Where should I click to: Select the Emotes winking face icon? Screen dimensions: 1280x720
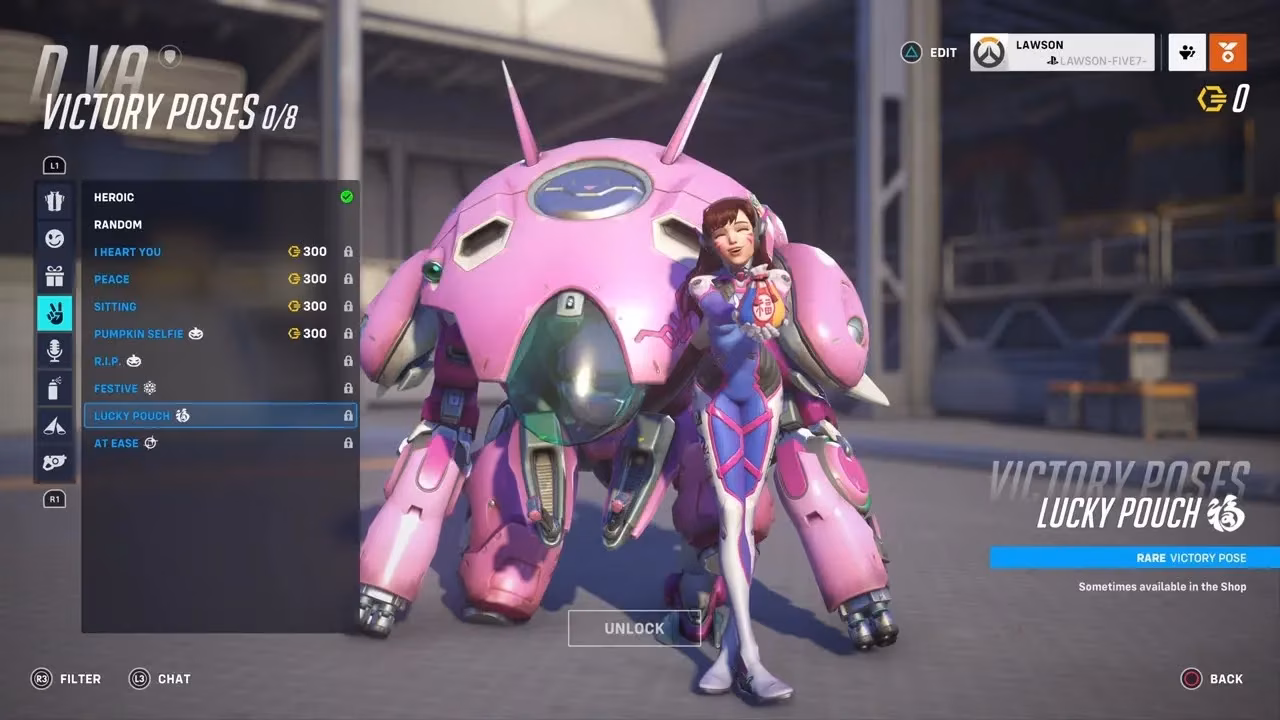click(55, 238)
